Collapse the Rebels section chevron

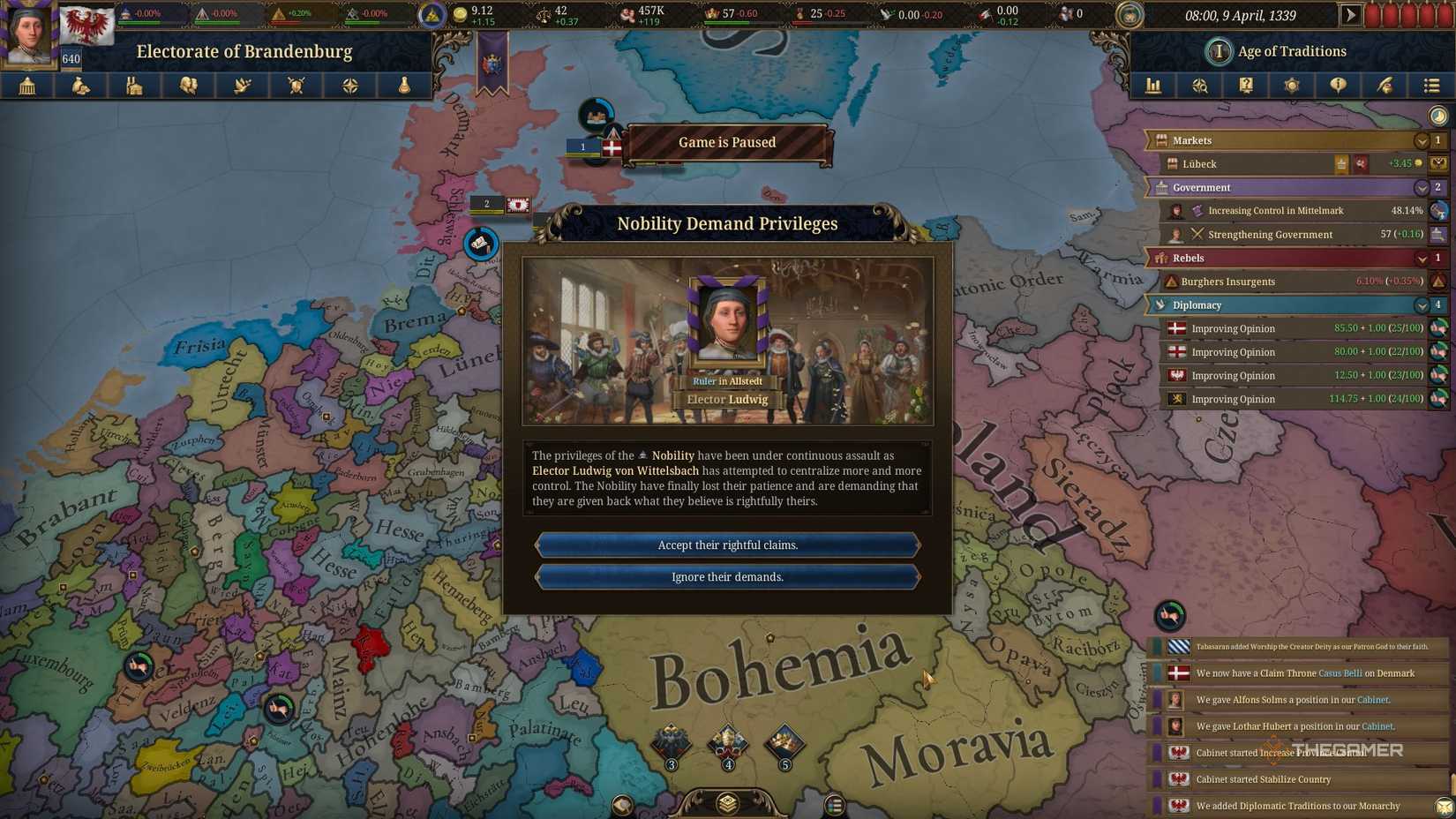click(1422, 258)
